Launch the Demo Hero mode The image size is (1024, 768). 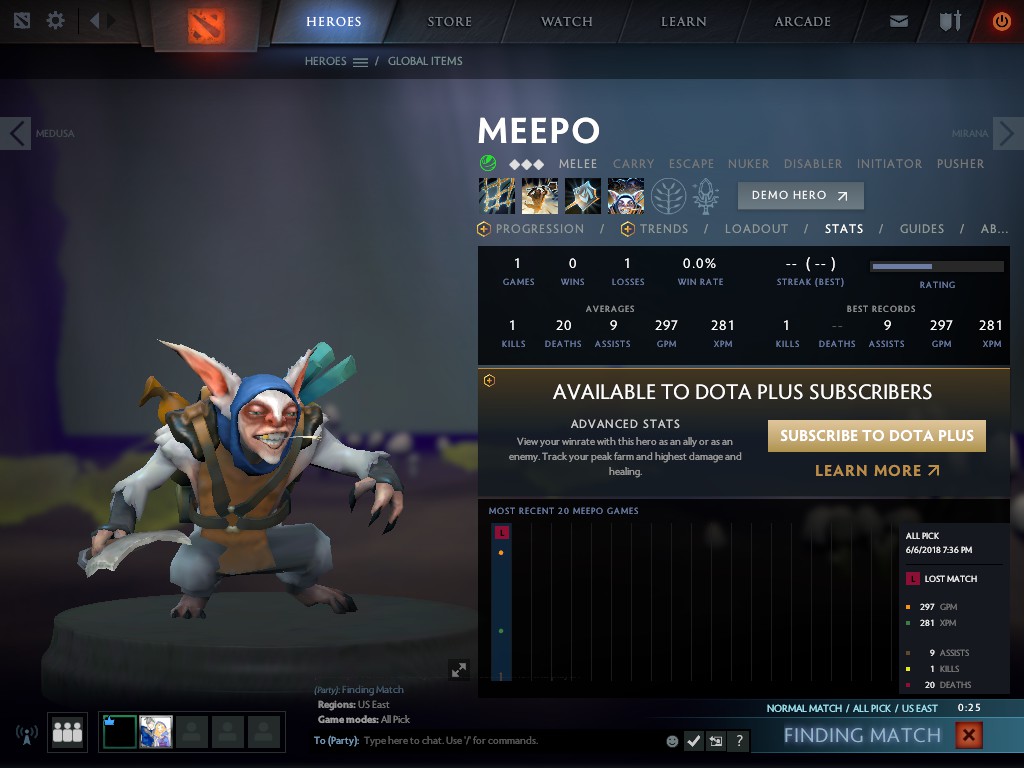click(x=800, y=195)
